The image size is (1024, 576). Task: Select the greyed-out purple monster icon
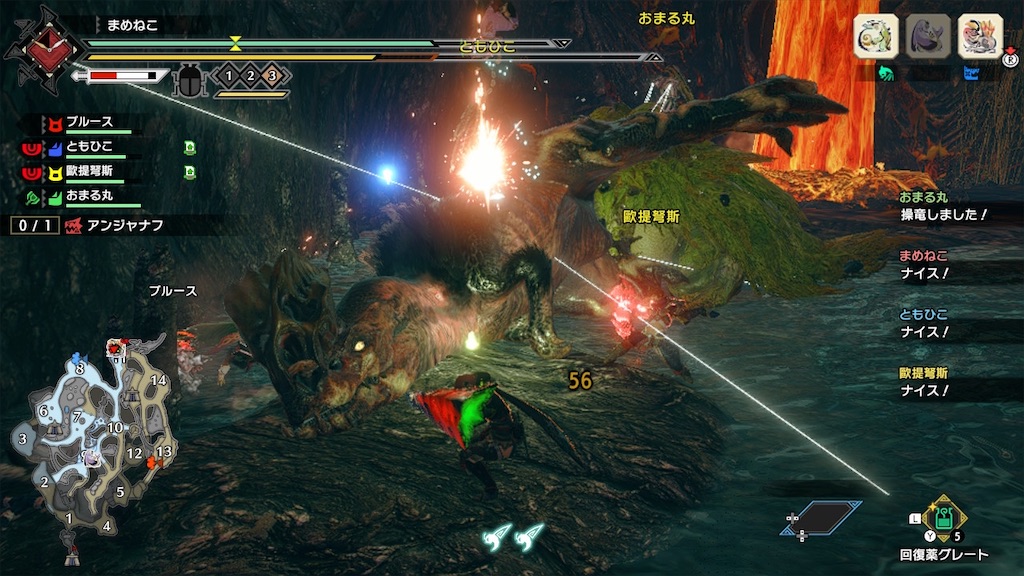[x=927, y=37]
